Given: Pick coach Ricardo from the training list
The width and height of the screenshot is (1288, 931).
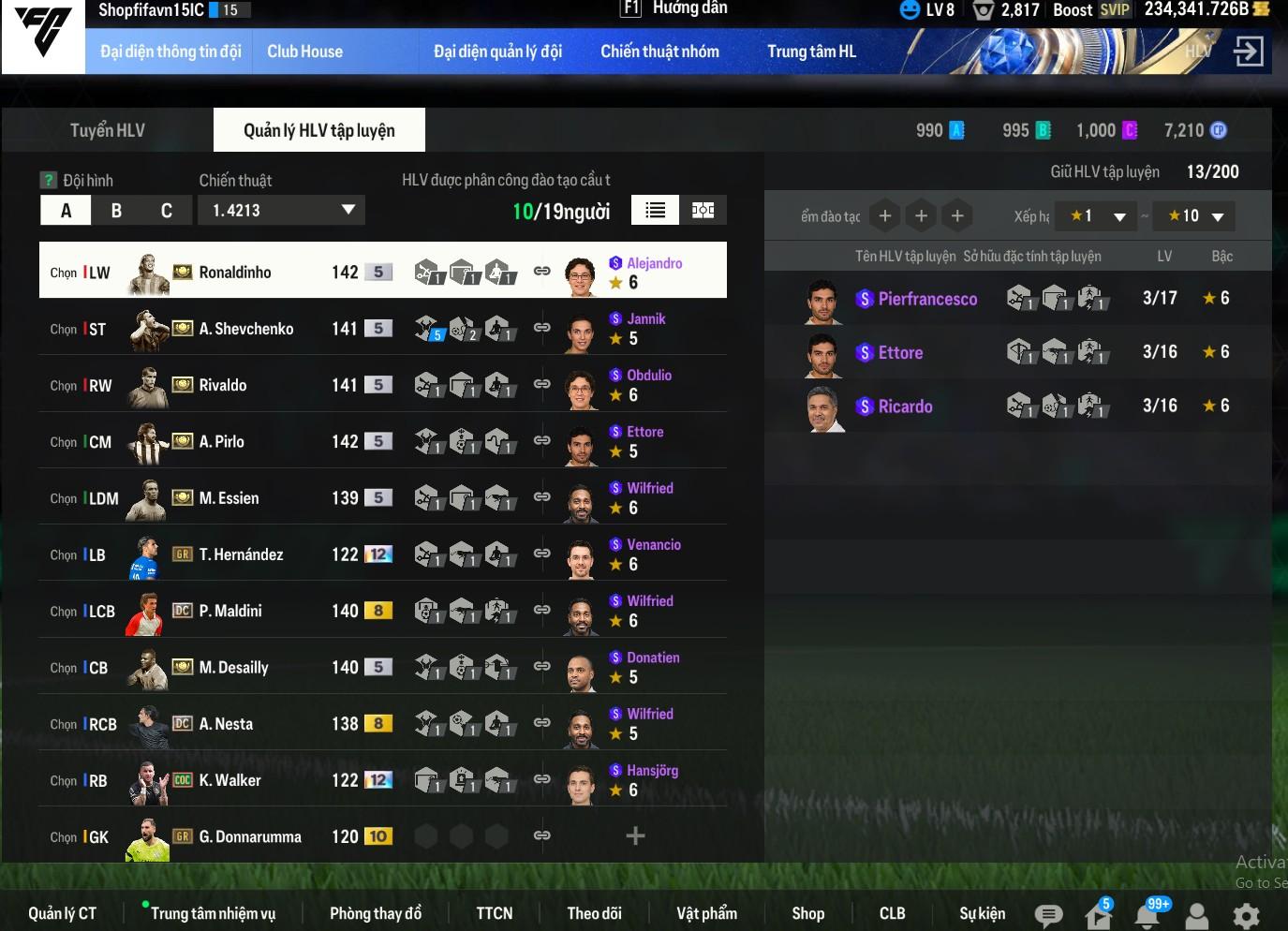Looking at the screenshot, I should (905, 406).
